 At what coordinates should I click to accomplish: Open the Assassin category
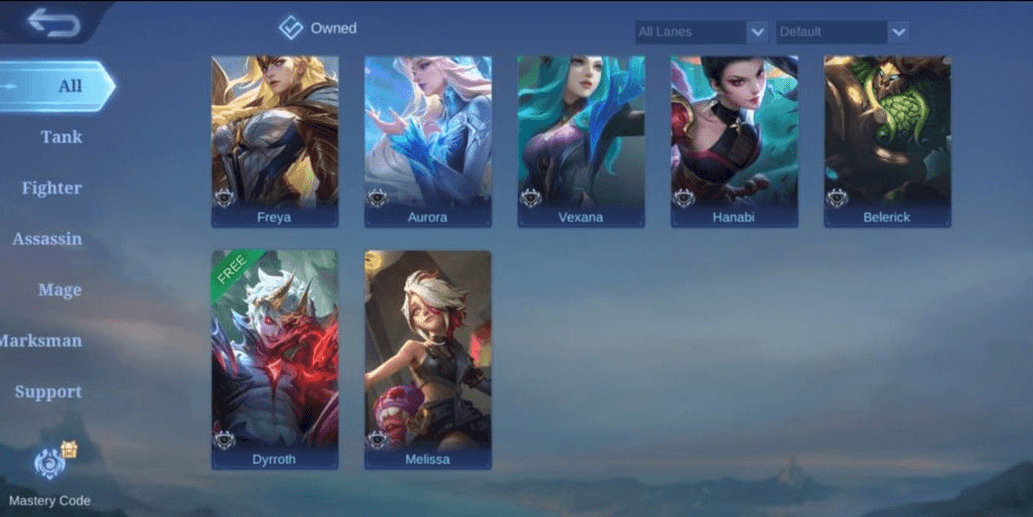(47, 239)
